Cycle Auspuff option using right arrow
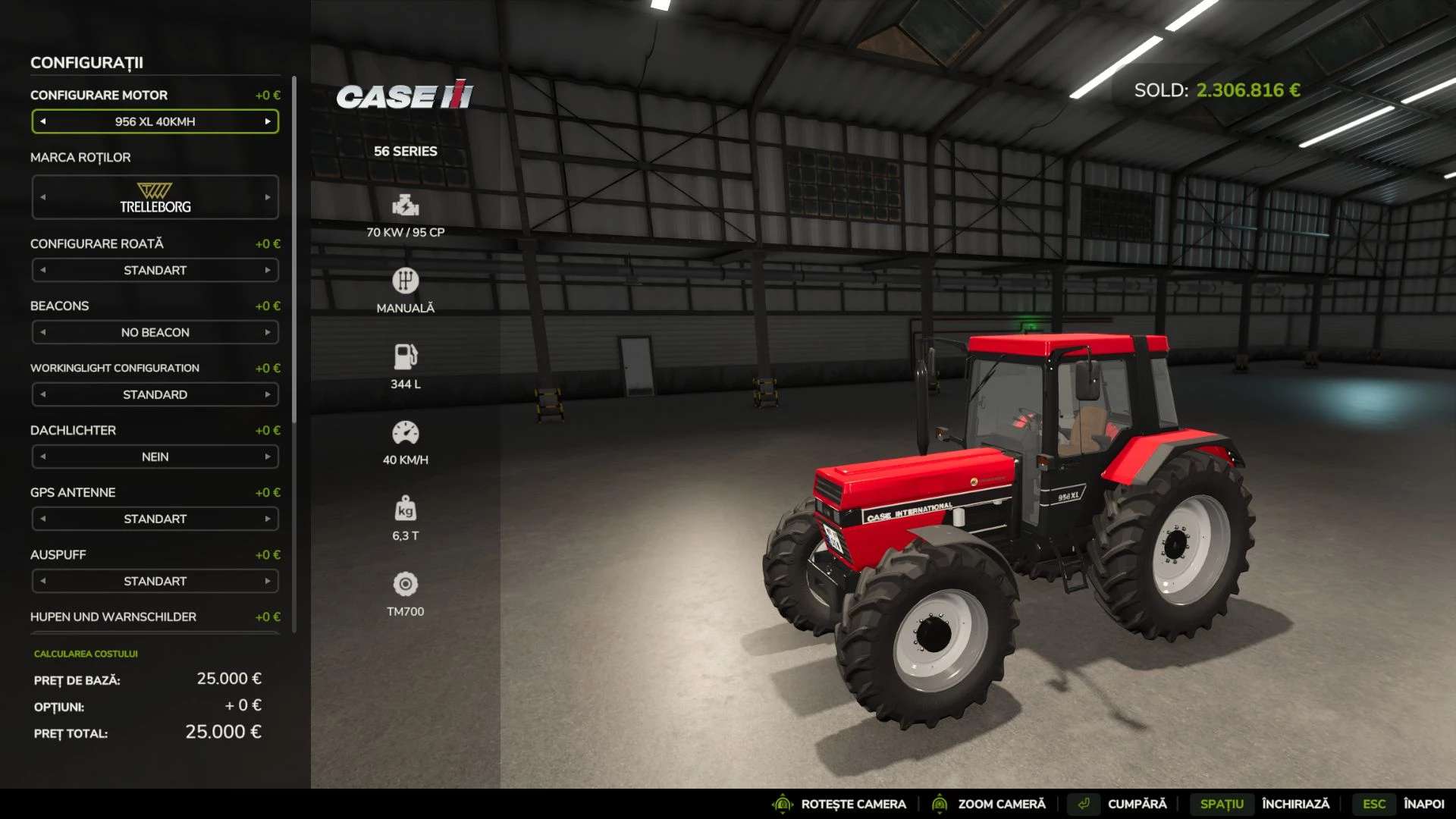1456x819 pixels. pos(269,581)
